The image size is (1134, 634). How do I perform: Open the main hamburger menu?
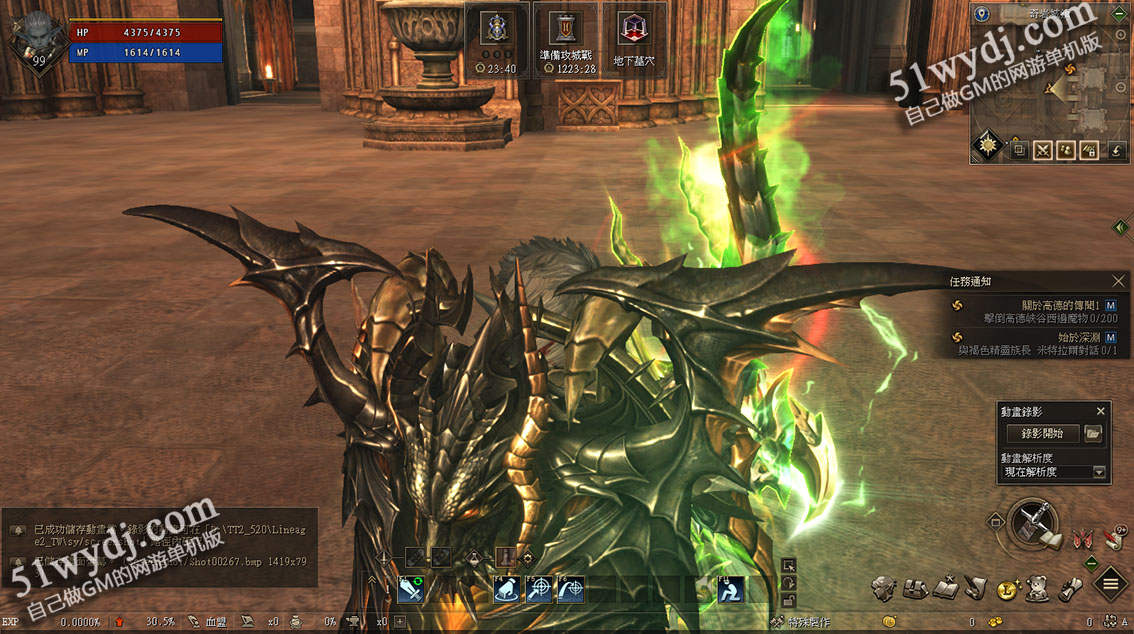point(1111,584)
